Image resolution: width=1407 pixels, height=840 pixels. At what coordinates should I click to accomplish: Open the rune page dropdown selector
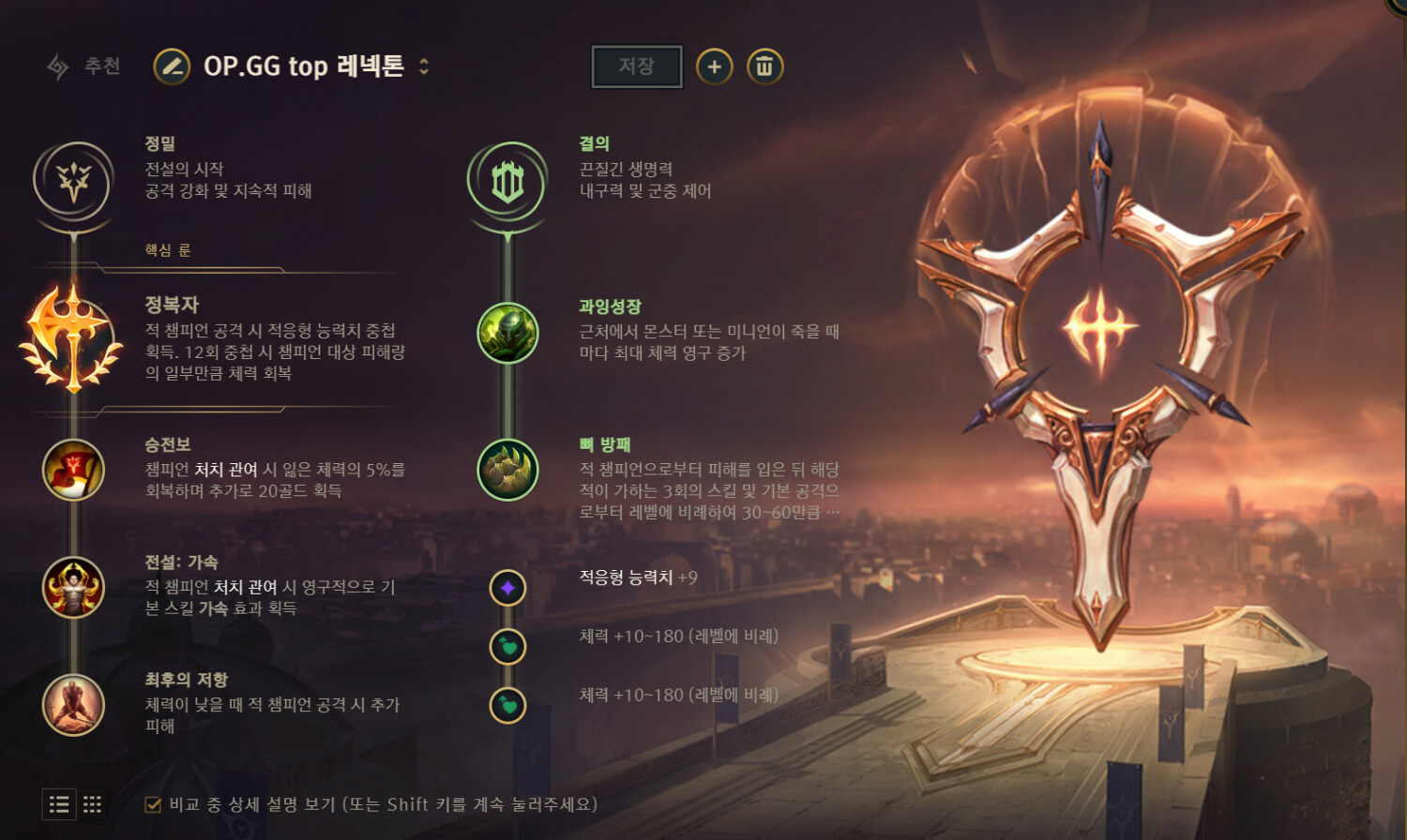coord(424,67)
